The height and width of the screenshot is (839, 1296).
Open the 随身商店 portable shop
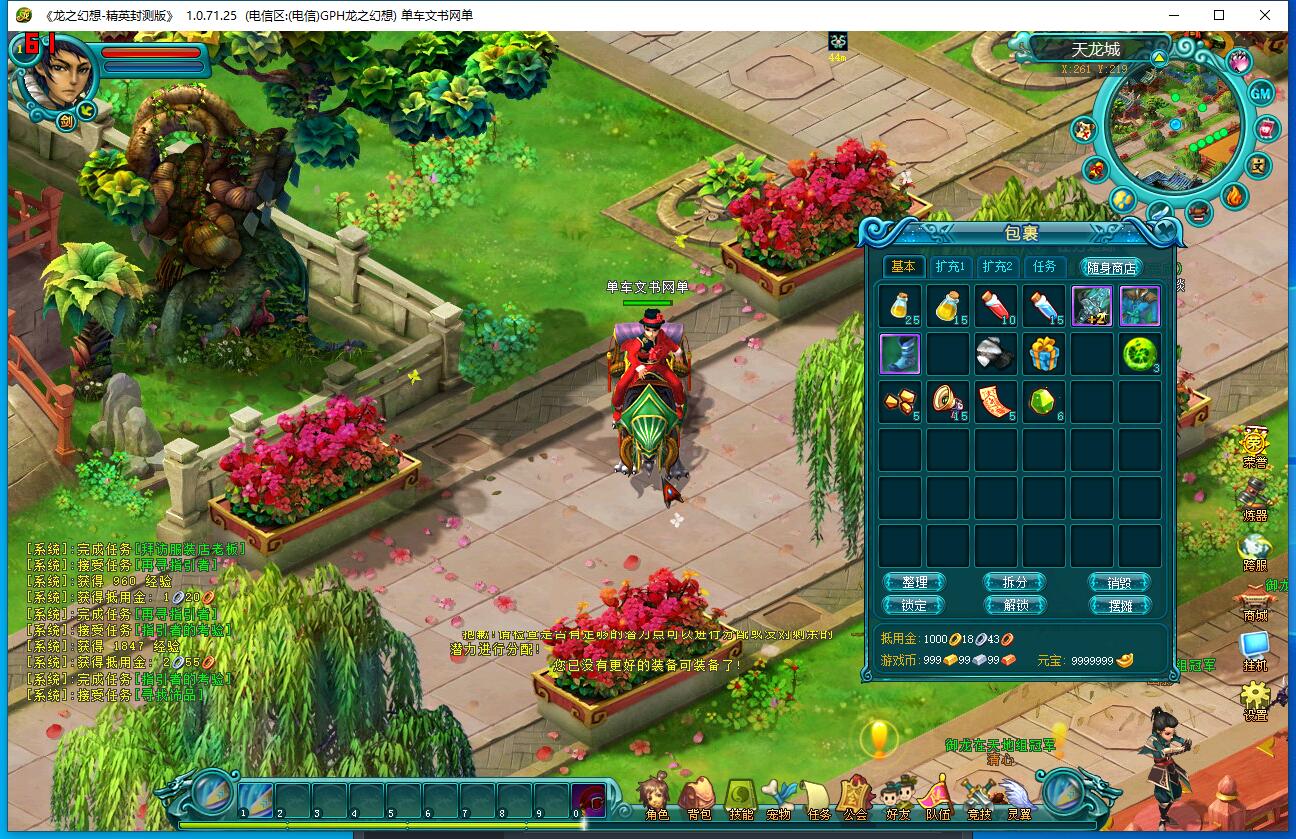click(x=1110, y=267)
